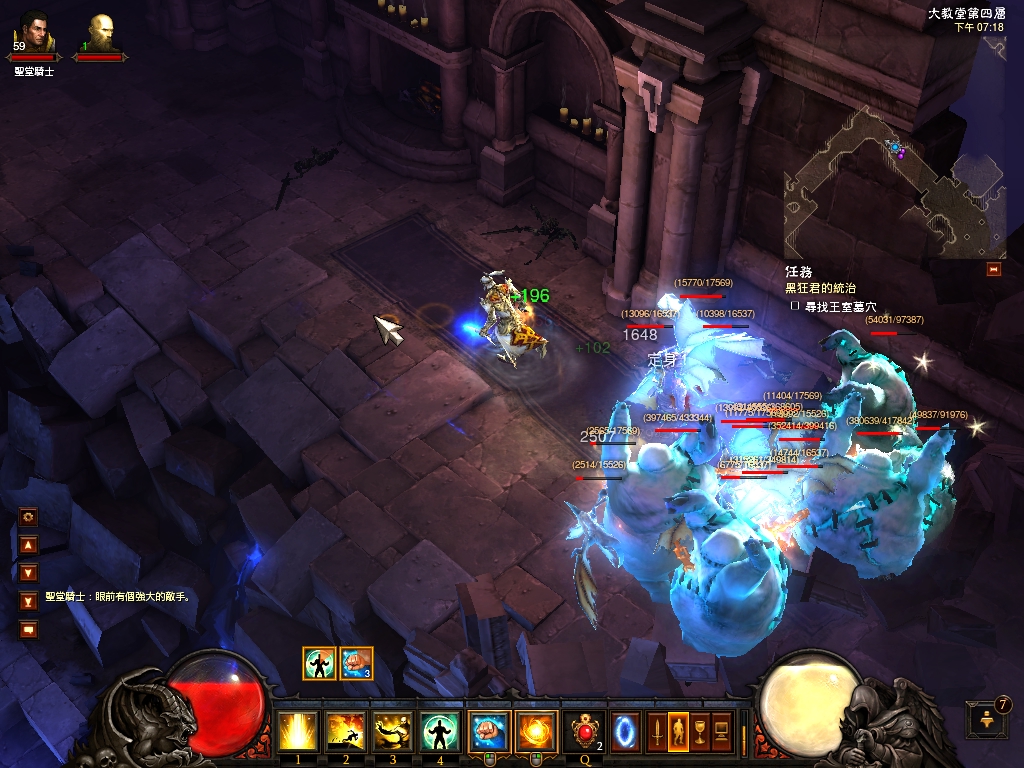Screen dimensions: 1024x768
Task: Open the chat speech bubble button
Action: 28,629
